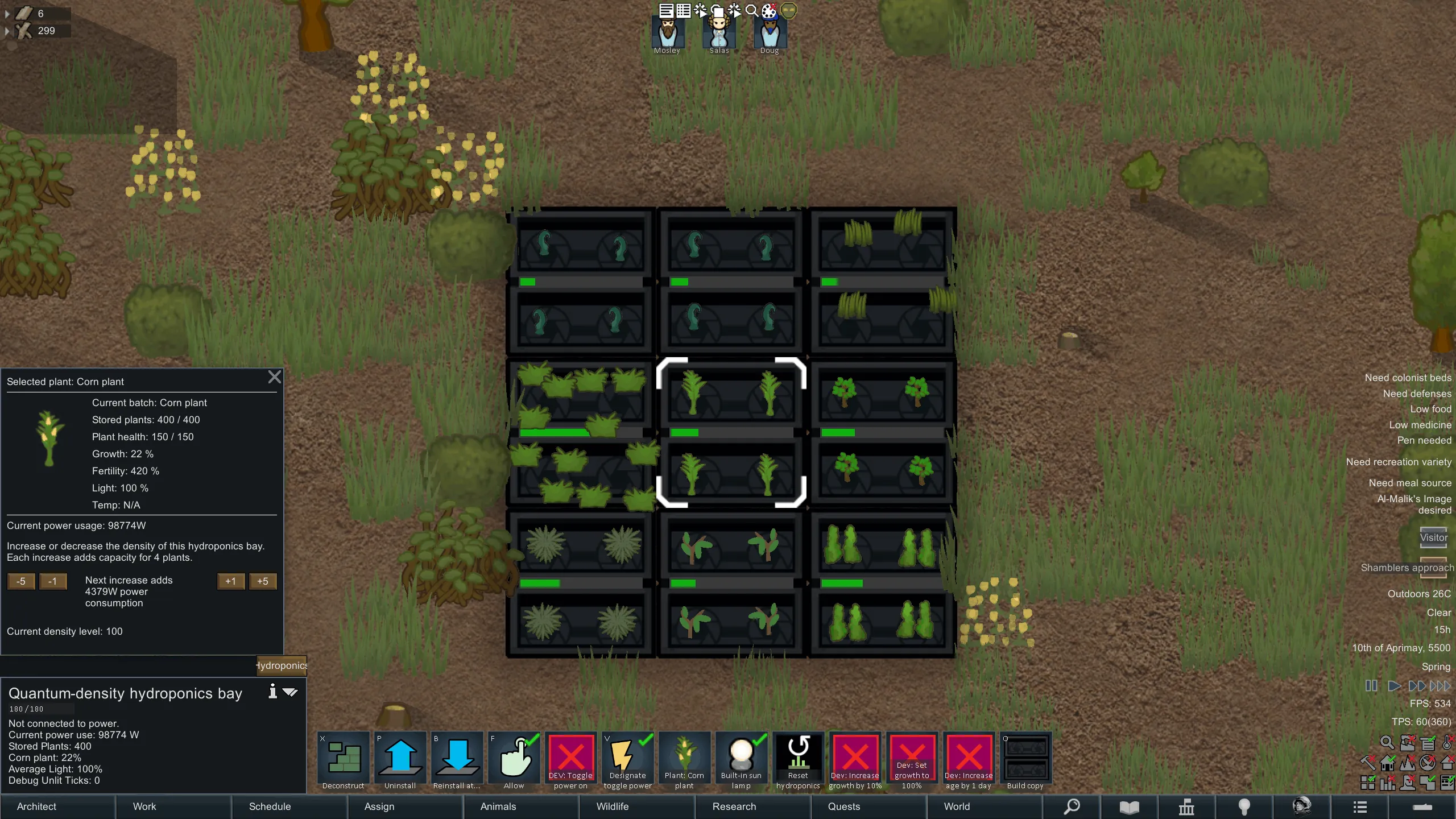Select colonist Mosley's portrait
Image resolution: width=1456 pixels, height=819 pixels.
pos(667,33)
